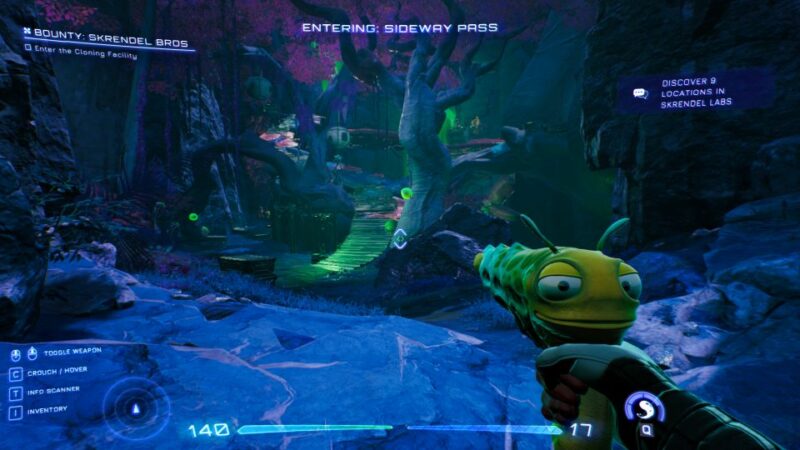Select the diamond objective waypoint marker
The width and height of the screenshot is (800, 450).
399,238
